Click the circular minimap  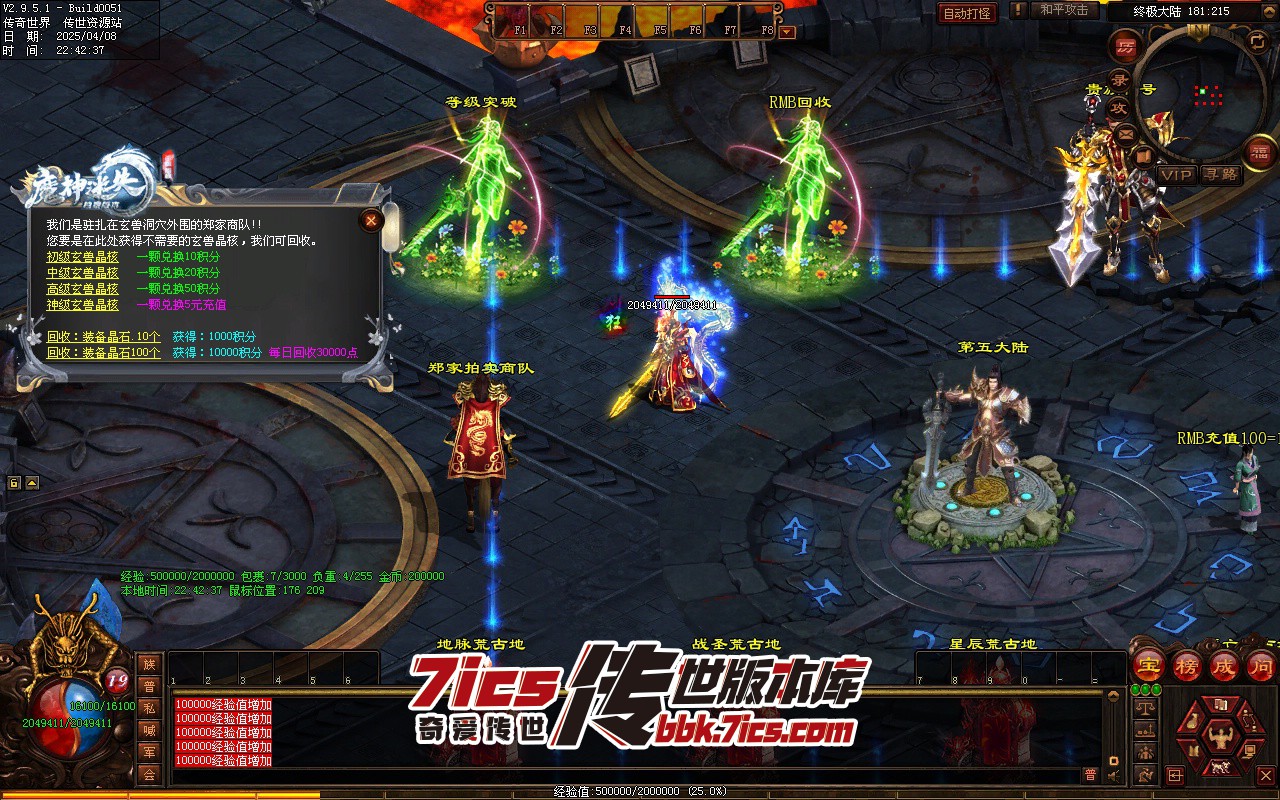(1201, 94)
